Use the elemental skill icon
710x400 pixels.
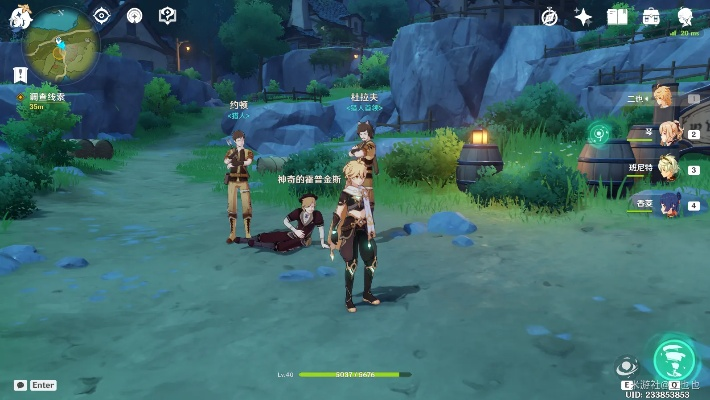pyautogui.click(x=626, y=367)
